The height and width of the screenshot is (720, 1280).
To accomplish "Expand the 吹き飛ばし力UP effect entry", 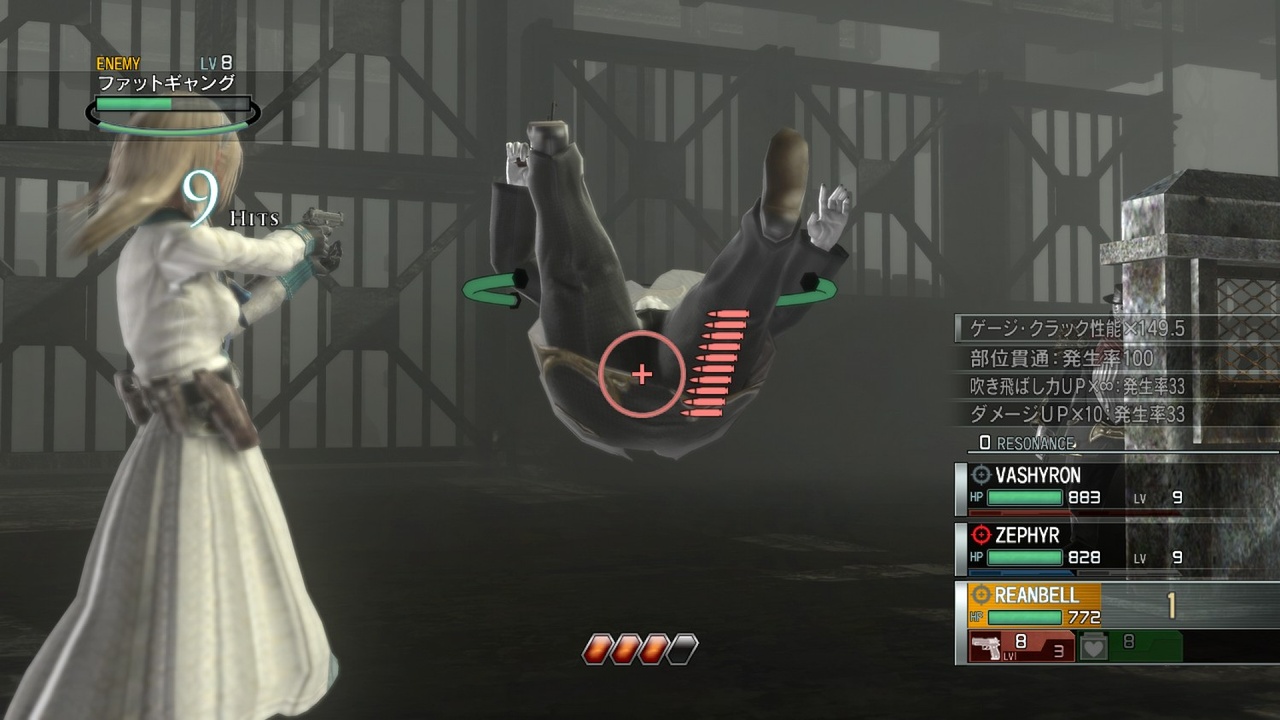I will coord(1075,386).
